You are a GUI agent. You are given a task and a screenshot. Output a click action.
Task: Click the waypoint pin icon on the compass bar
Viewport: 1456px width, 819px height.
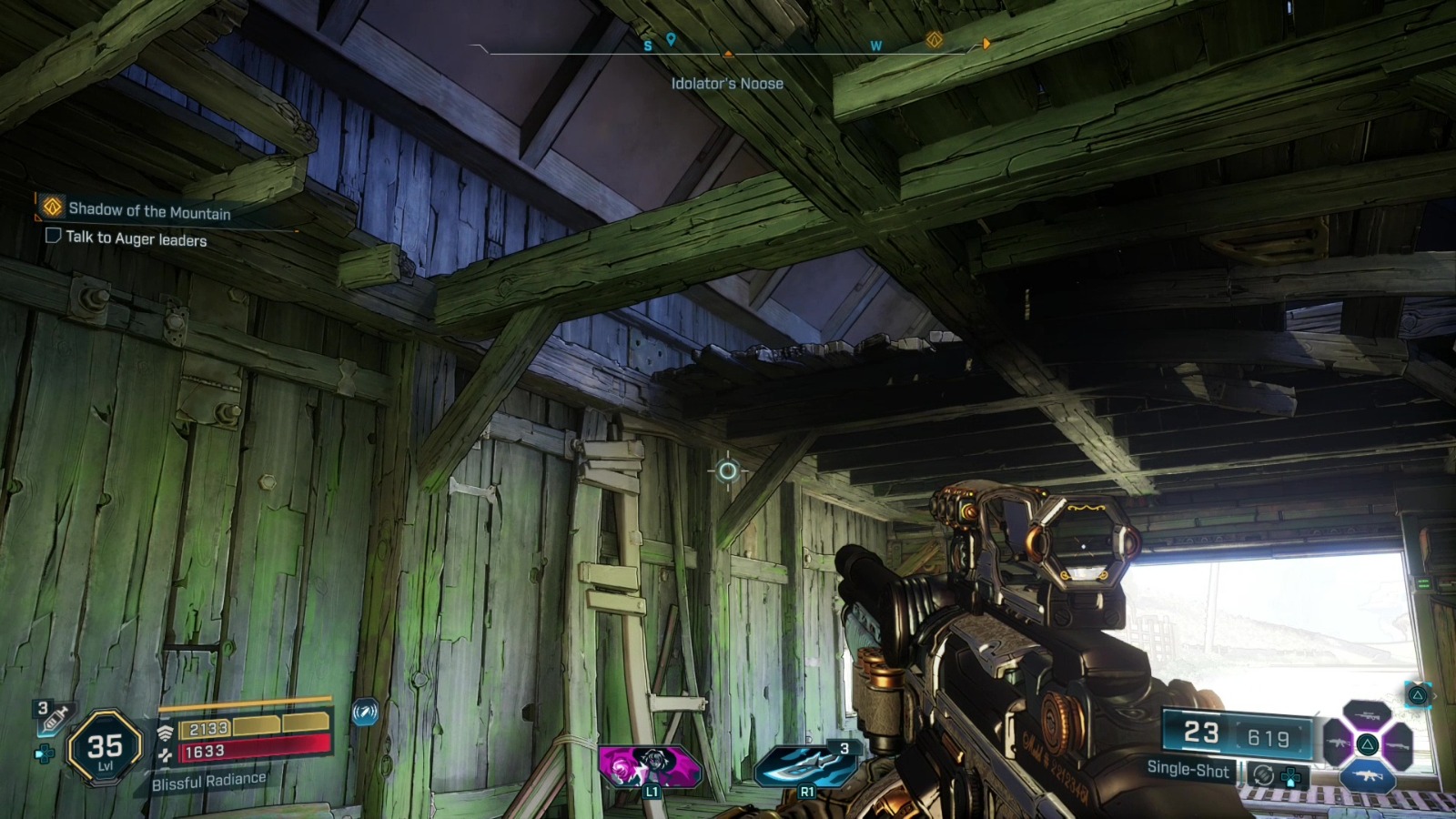click(x=670, y=39)
